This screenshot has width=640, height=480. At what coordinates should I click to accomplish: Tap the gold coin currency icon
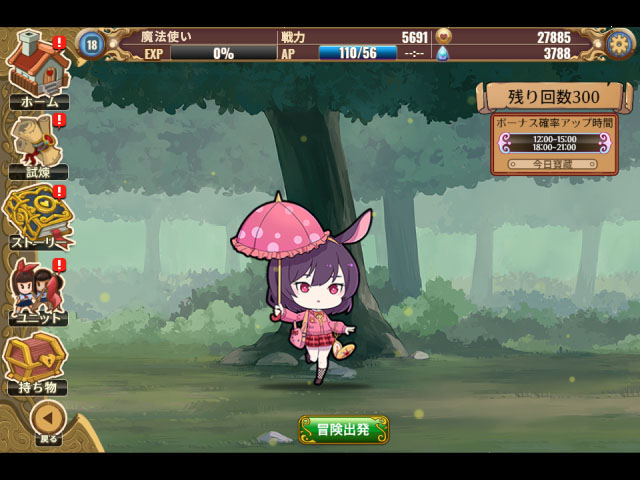tap(445, 37)
